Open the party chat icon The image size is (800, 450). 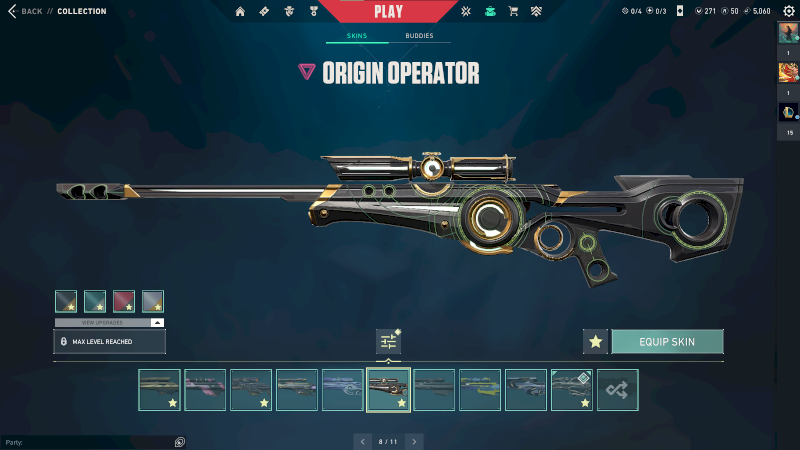(x=179, y=441)
